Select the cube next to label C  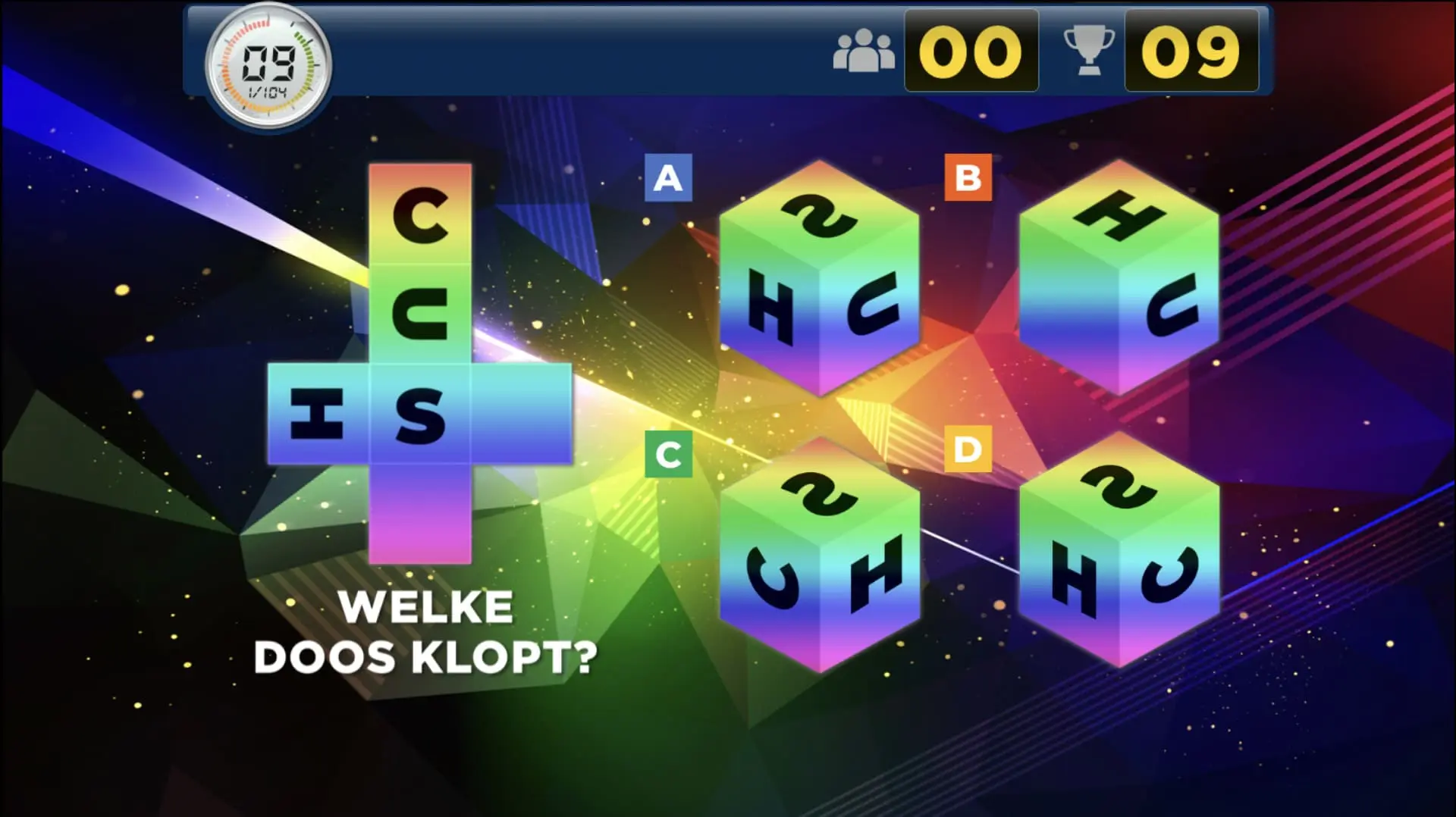[x=819, y=555]
